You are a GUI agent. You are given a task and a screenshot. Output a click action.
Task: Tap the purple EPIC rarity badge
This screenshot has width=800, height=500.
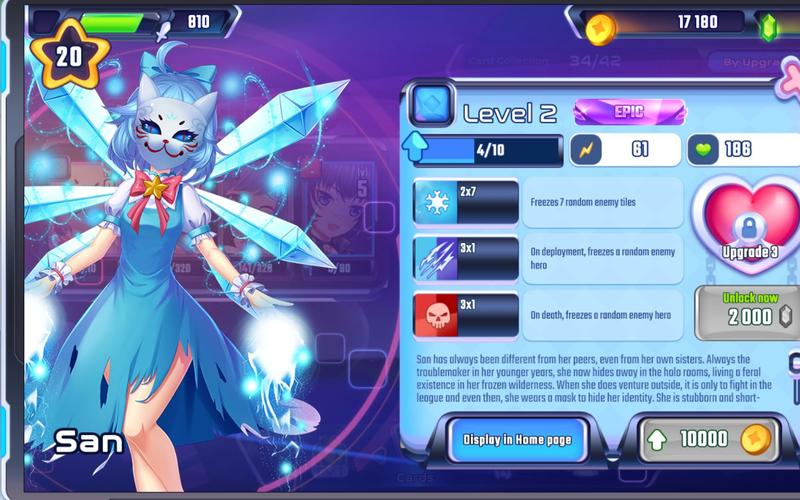pyautogui.click(x=629, y=112)
